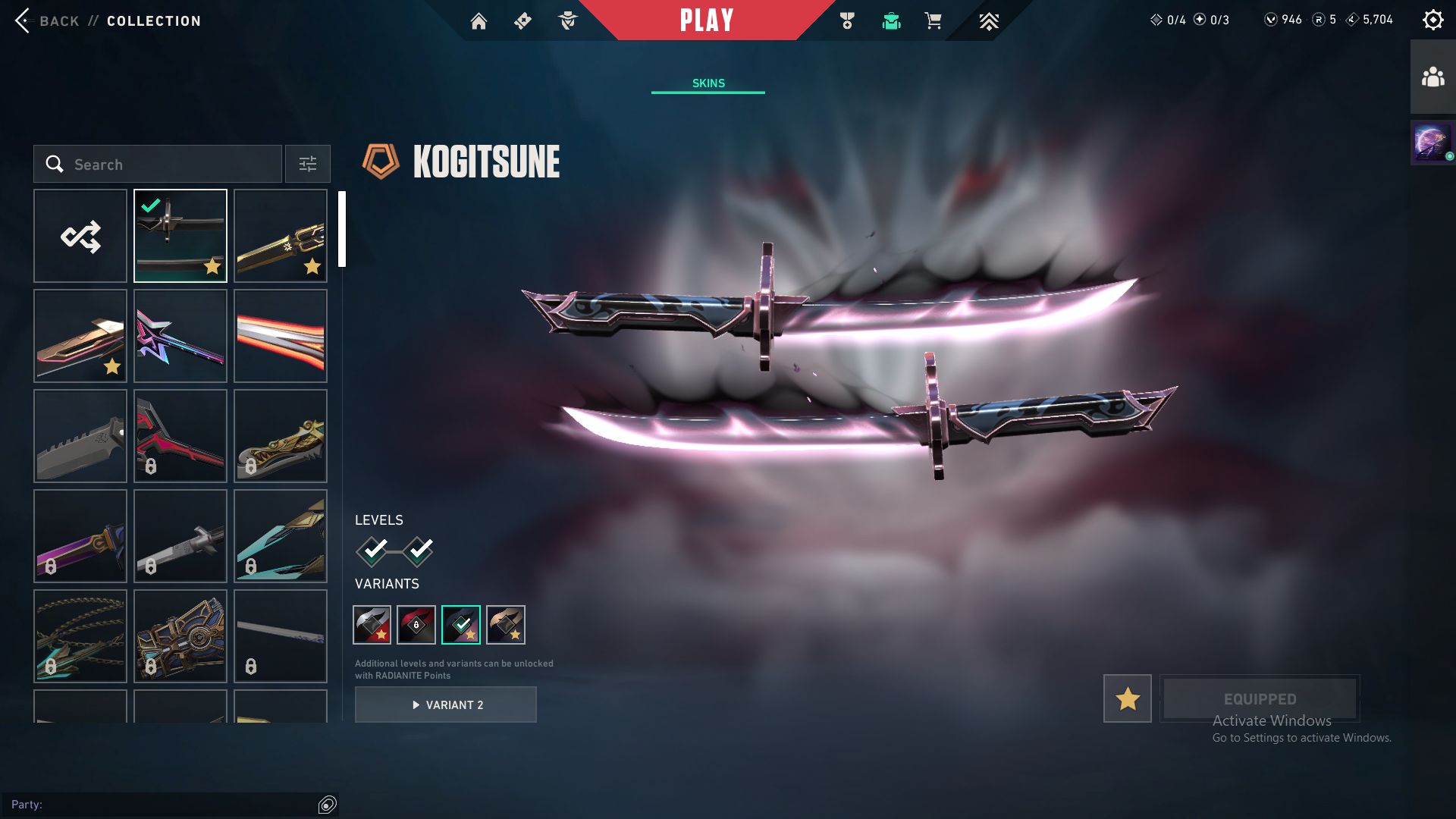1456x819 pixels.
Task: Open the home screen icon
Action: tap(479, 21)
